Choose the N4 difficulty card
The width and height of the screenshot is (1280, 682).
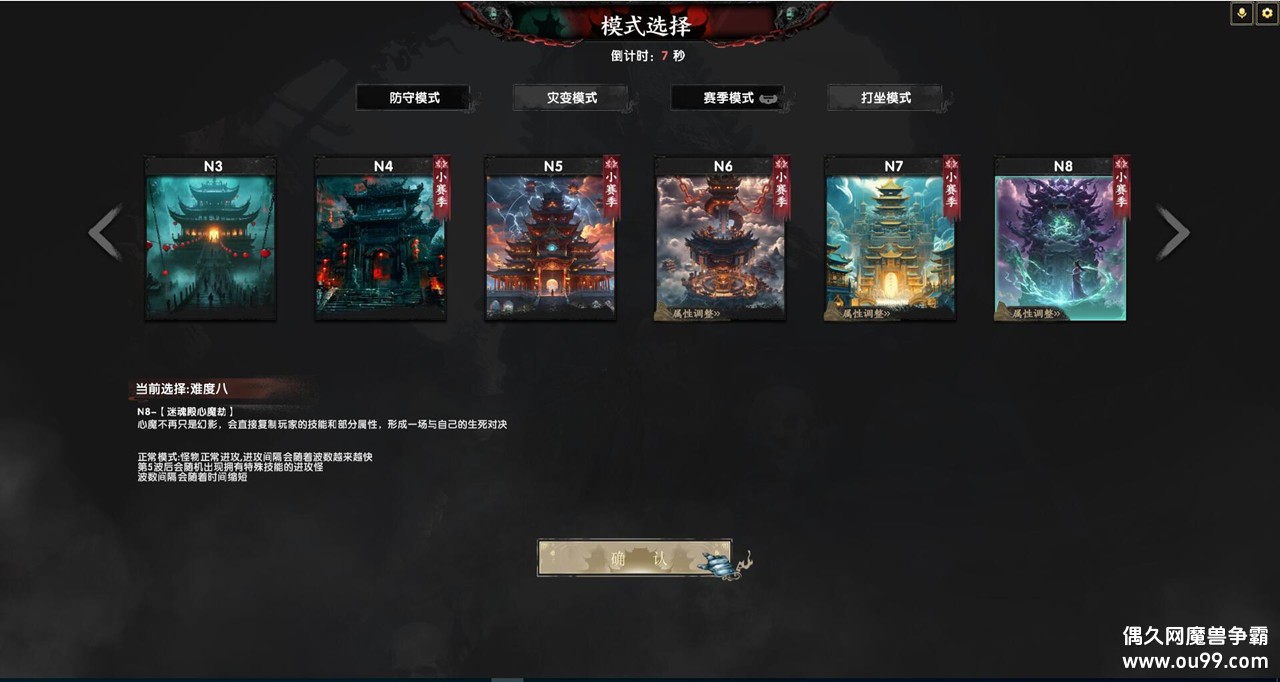pos(380,245)
